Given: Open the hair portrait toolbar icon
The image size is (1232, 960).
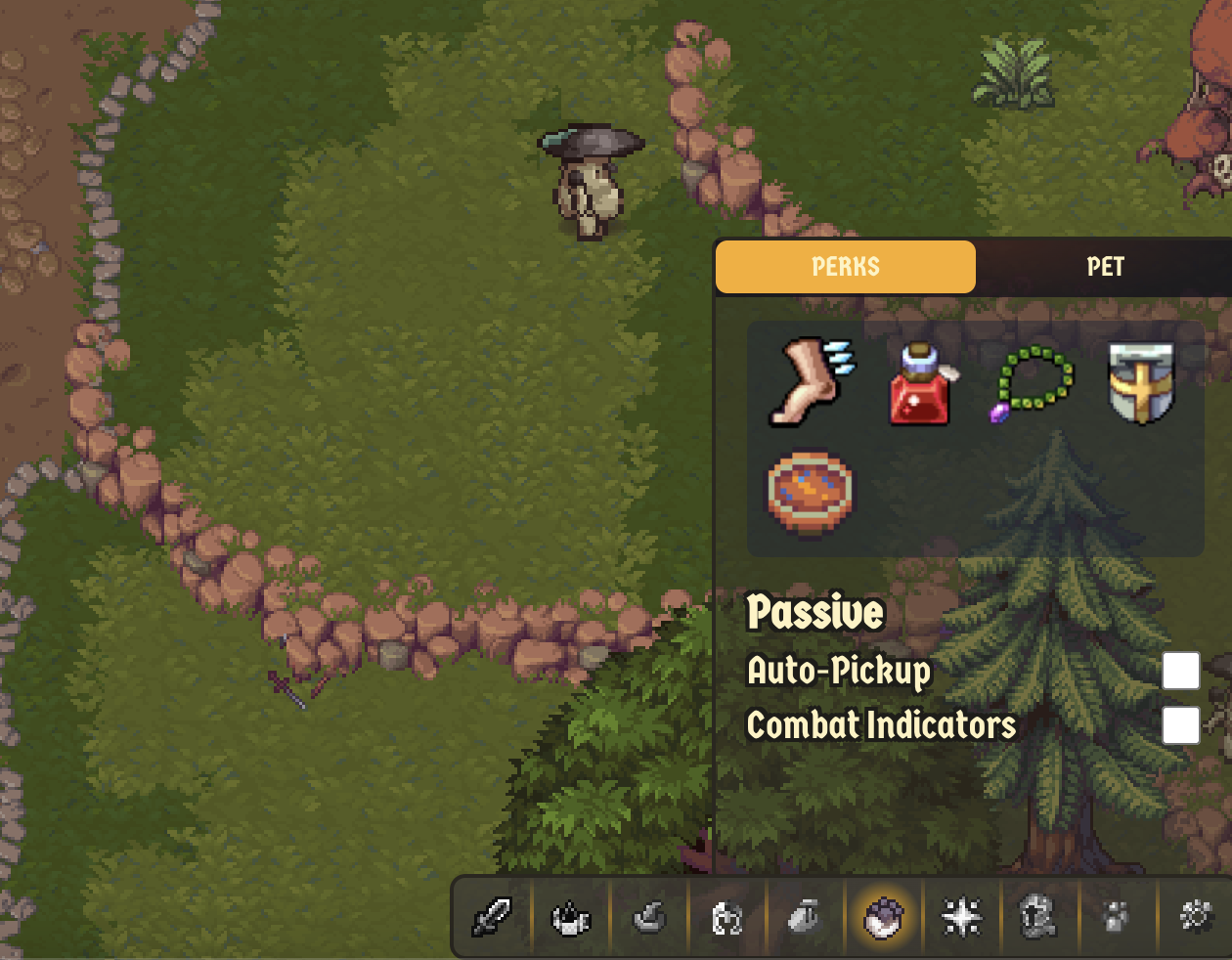Looking at the screenshot, I should (x=726, y=918).
